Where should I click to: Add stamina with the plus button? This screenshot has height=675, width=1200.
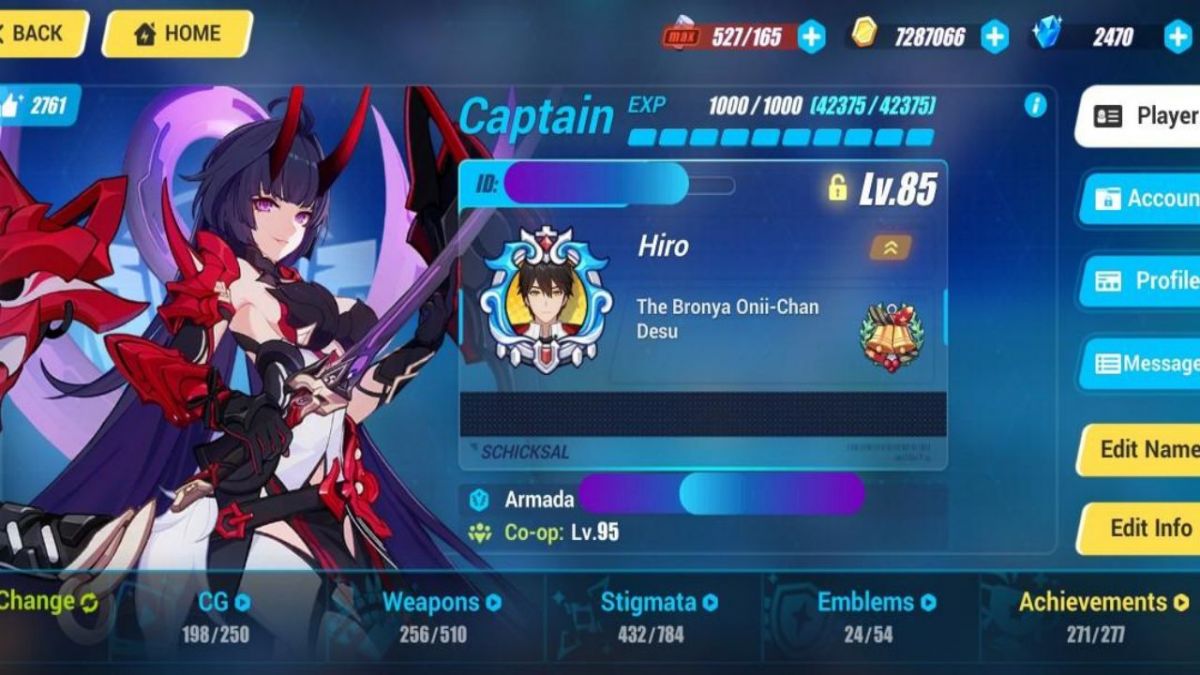coord(811,37)
